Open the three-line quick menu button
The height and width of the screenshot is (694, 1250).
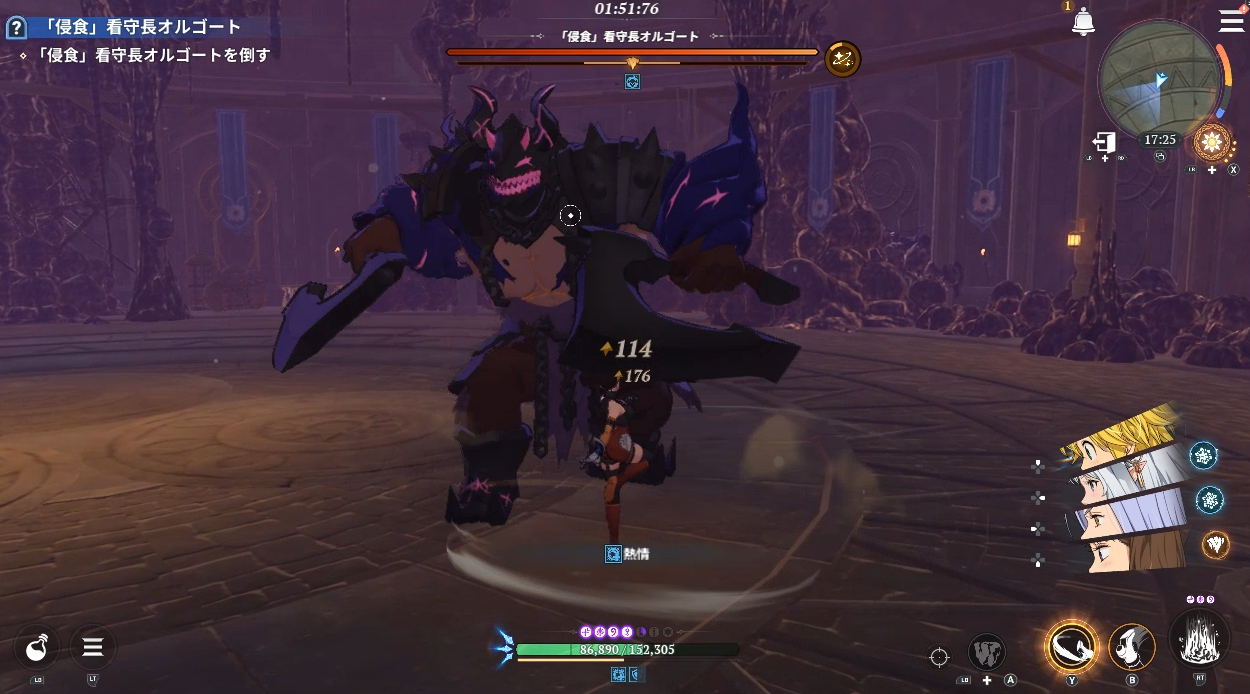pyautogui.click(x=93, y=648)
